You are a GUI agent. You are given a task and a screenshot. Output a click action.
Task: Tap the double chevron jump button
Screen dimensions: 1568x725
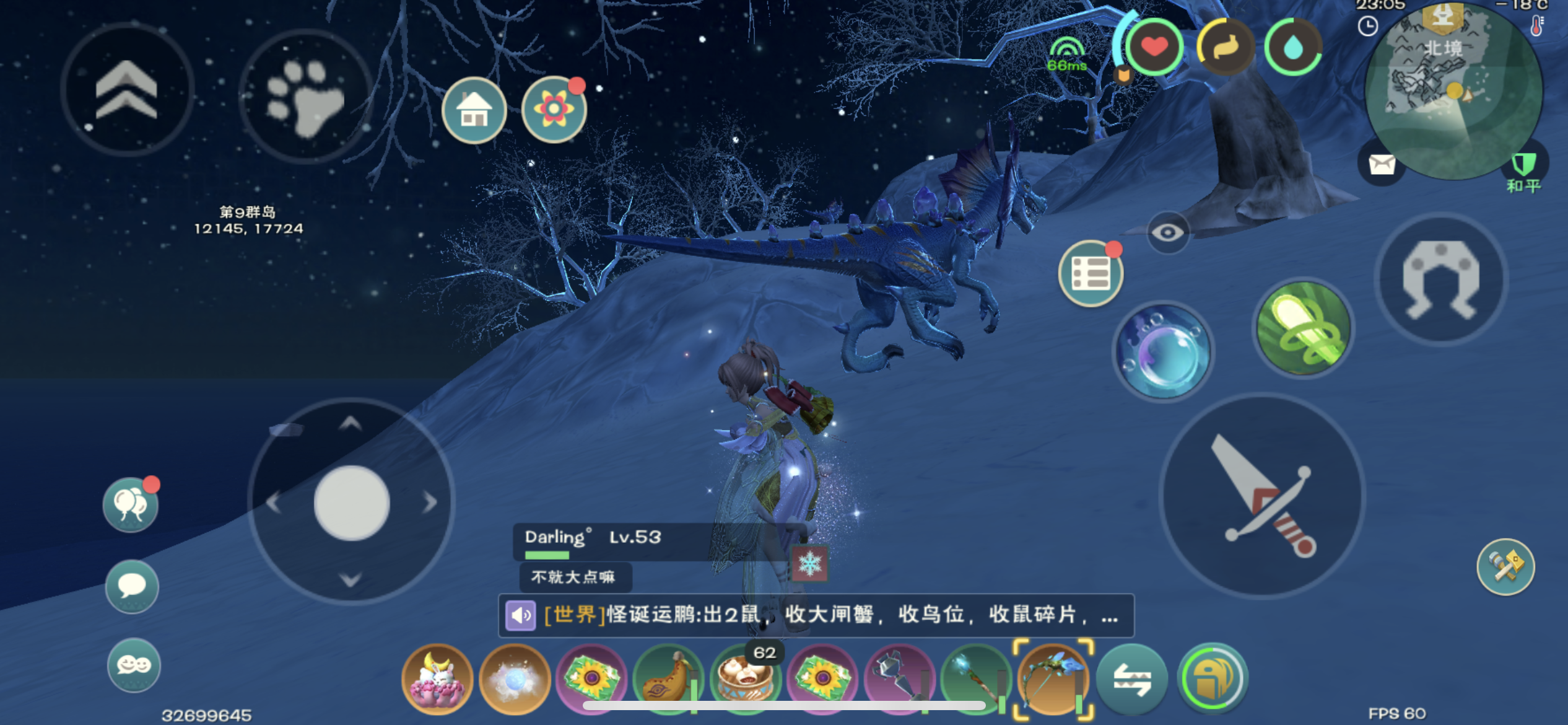click(127, 90)
